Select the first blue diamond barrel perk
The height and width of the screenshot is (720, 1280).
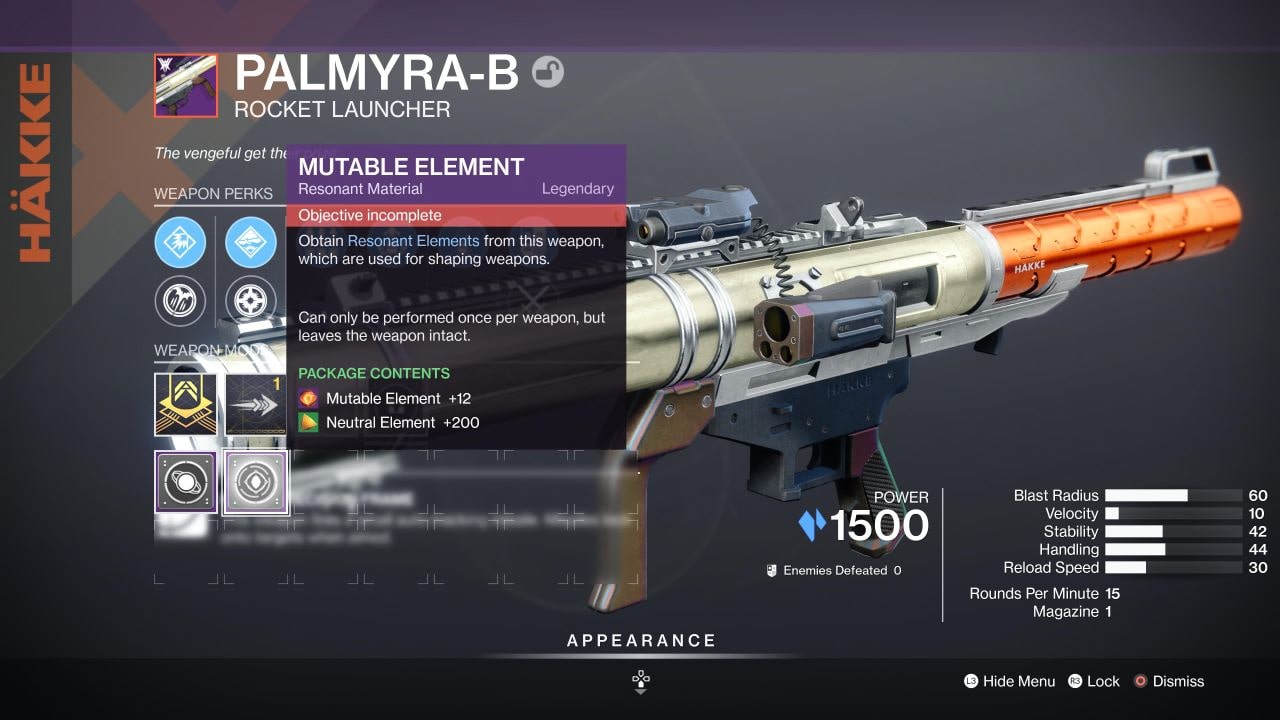[x=180, y=242]
